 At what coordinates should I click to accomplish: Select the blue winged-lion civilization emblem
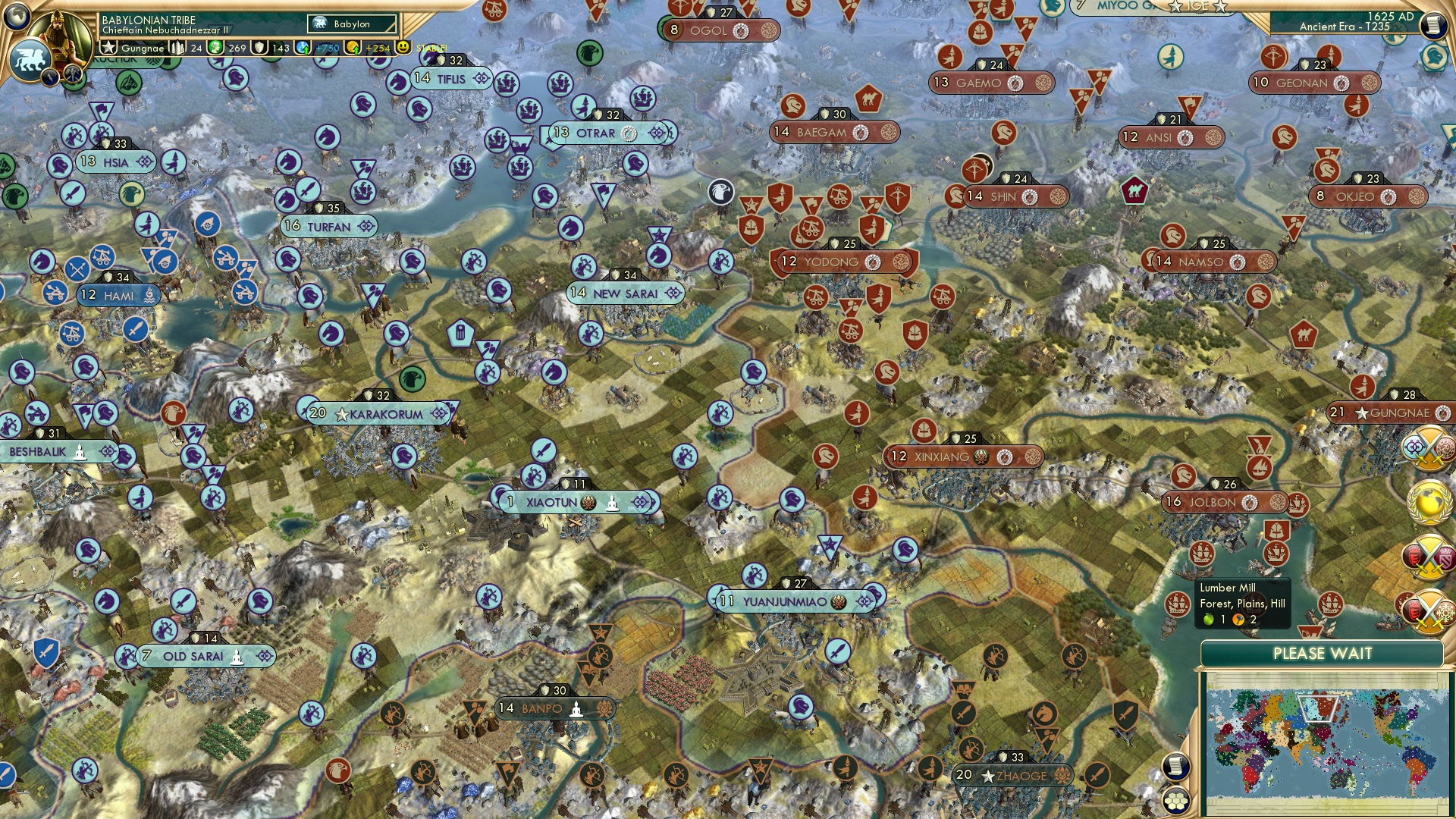(x=32, y=59)
